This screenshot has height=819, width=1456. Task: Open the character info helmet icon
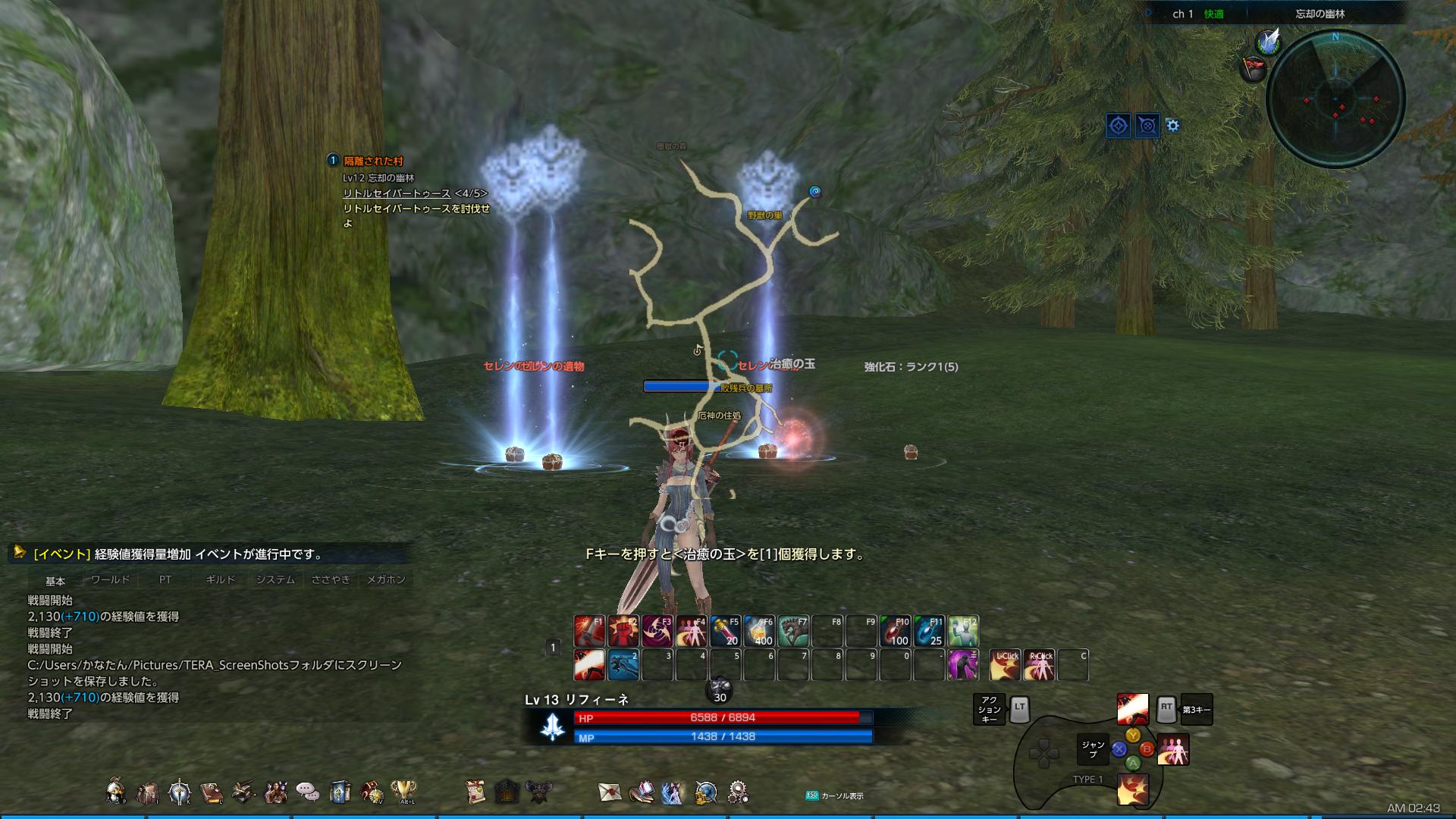(x=115, y=790)
